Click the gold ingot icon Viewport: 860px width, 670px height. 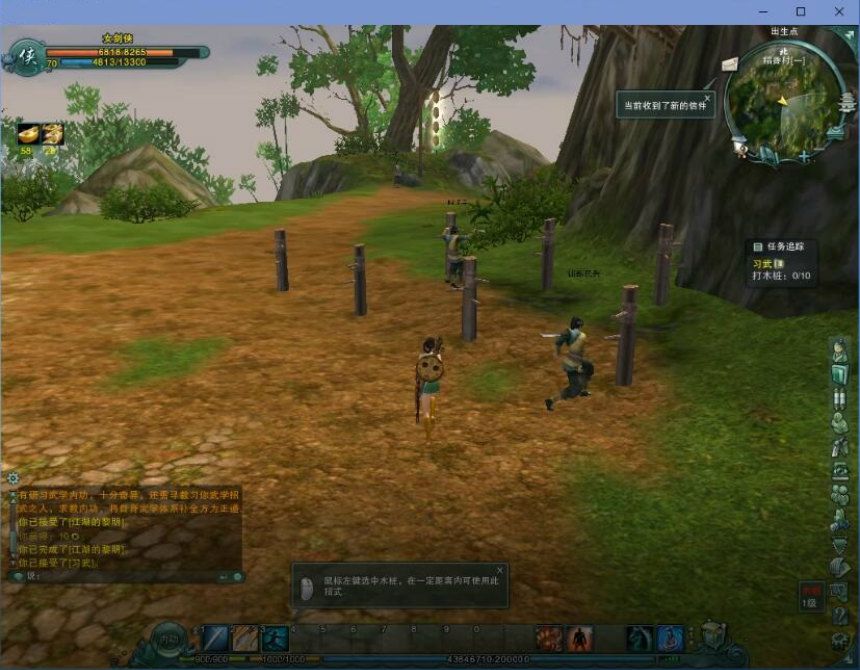coord(27,134)
